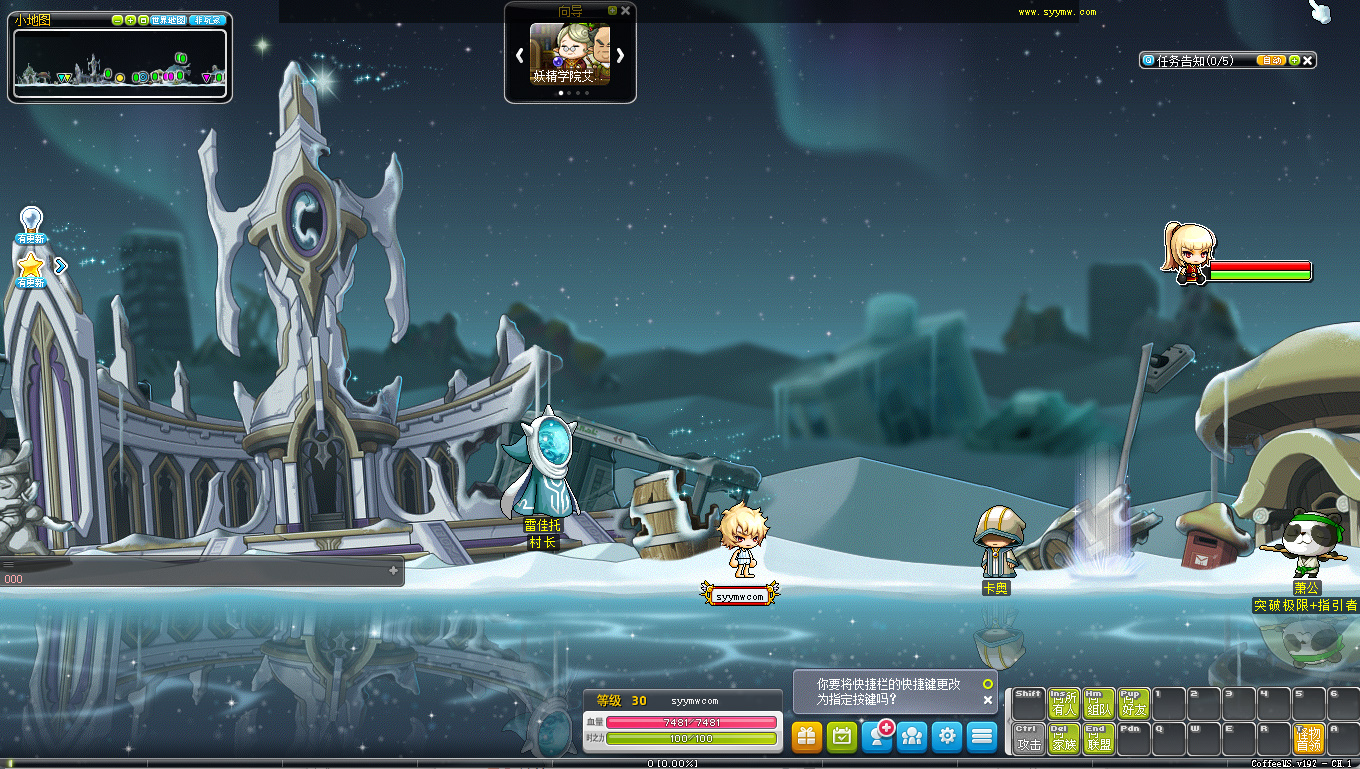Toggle the 自动 auto button in quest tracker
The height and width of the screenshot is (769, 1360).
pyautogui.click(x=1271, y=60)
